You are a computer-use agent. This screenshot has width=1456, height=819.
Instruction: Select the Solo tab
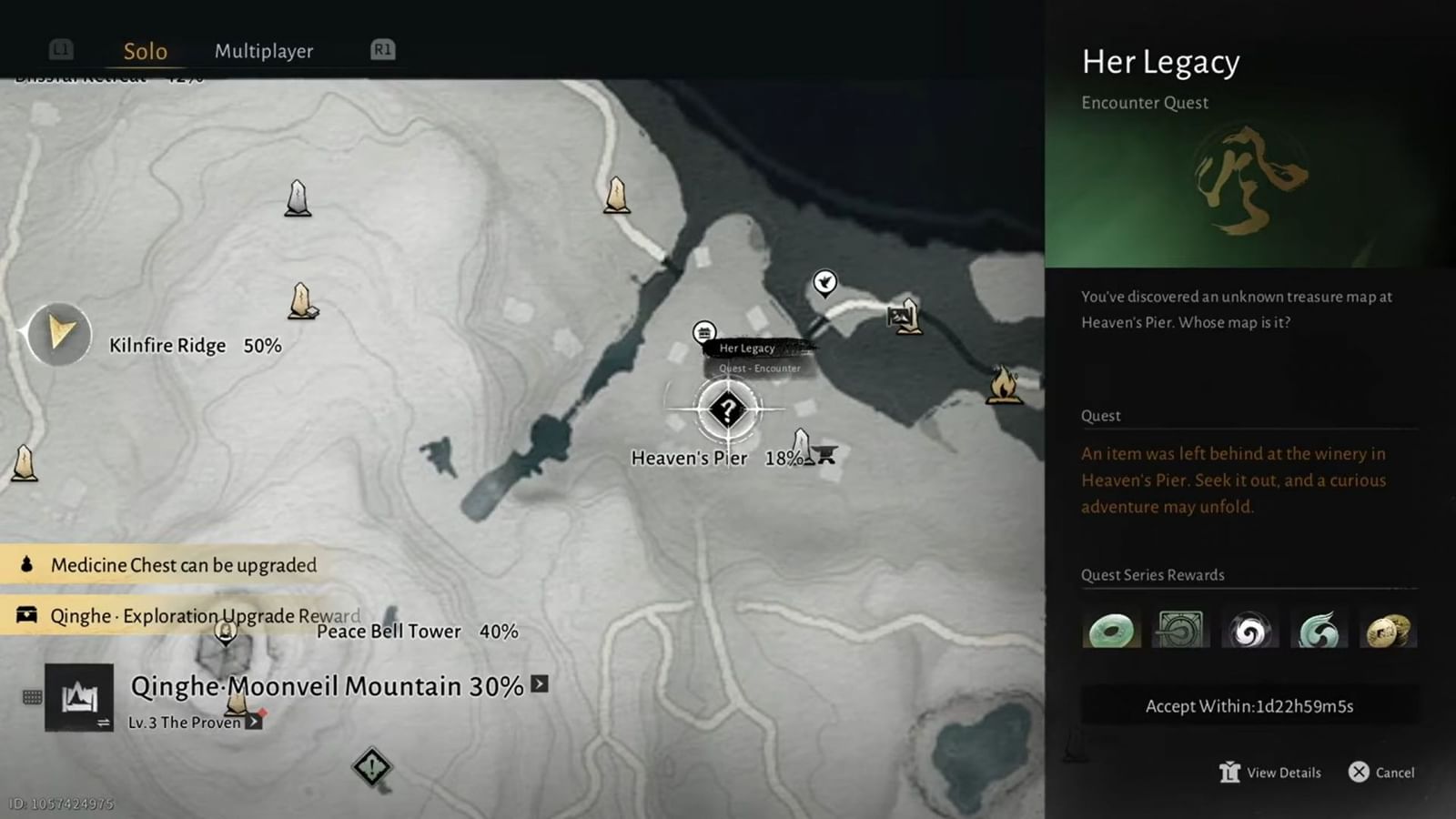click(145, 51)
